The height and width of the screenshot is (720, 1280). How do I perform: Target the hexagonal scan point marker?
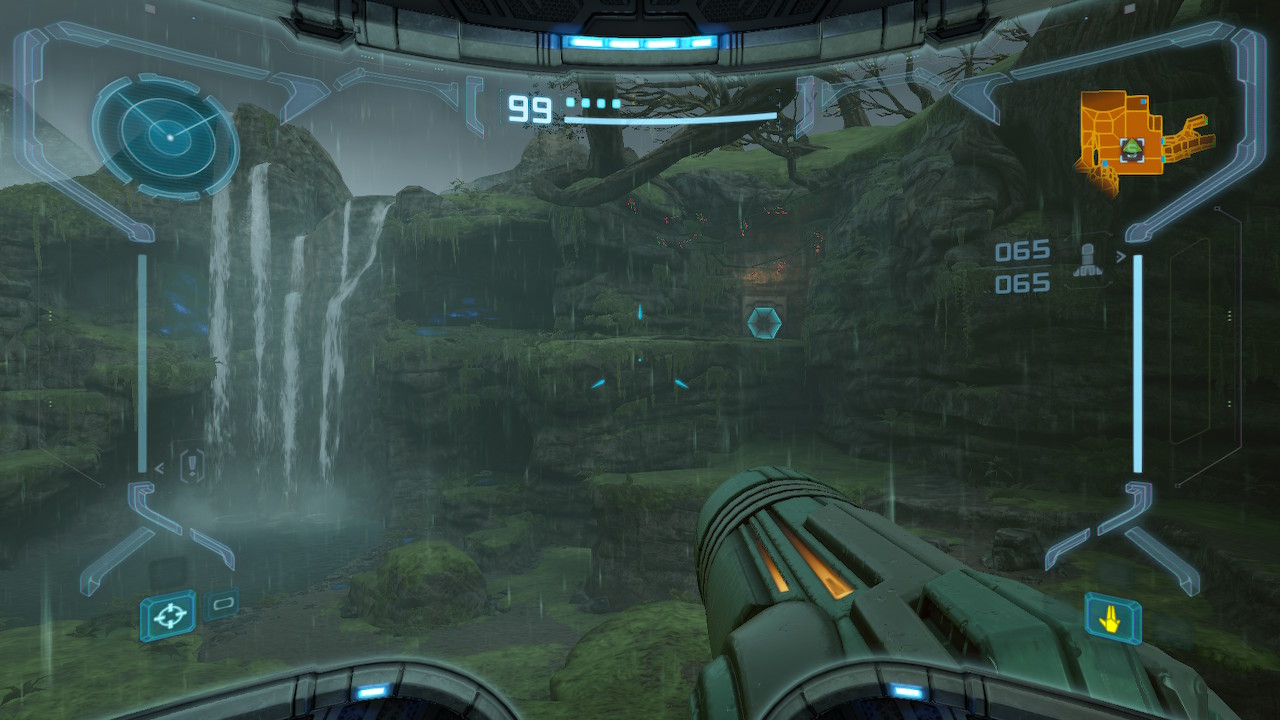click(x=763, y=322)
